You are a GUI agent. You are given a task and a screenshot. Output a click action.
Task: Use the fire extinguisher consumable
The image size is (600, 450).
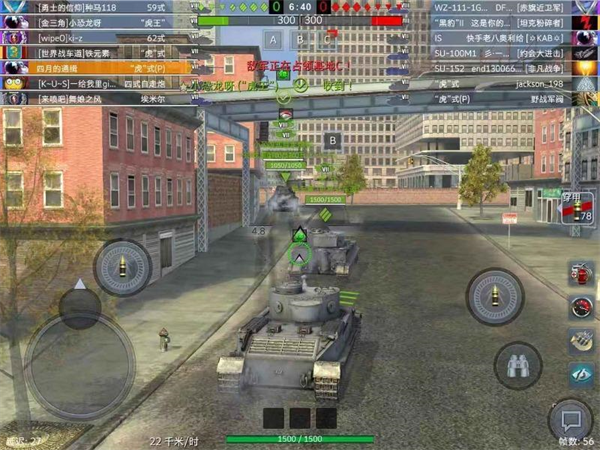581,275
